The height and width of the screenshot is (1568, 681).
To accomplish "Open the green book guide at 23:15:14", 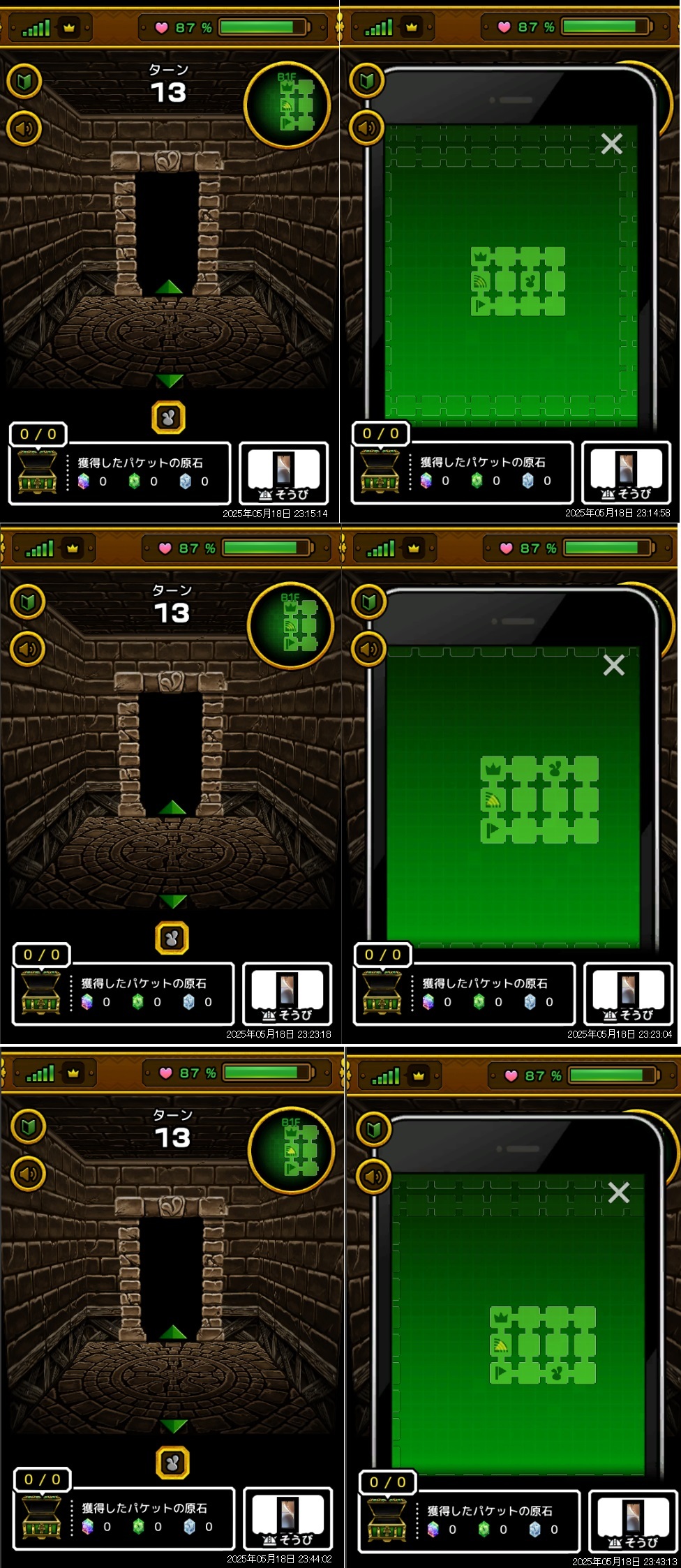I will click(24, 81).
